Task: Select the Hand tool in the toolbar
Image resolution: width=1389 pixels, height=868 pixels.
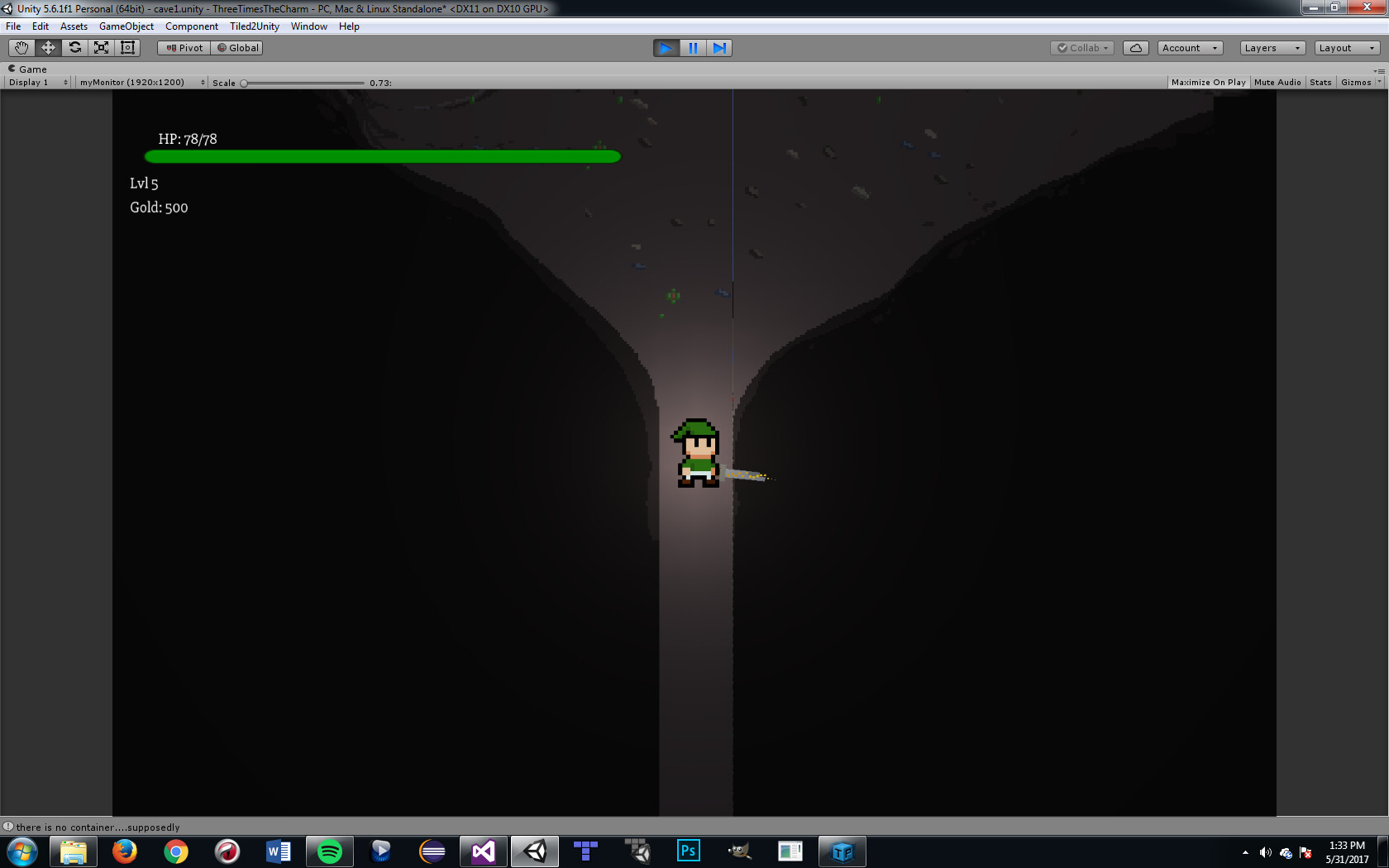Action: pyautogui.click(x=21, y=47)
